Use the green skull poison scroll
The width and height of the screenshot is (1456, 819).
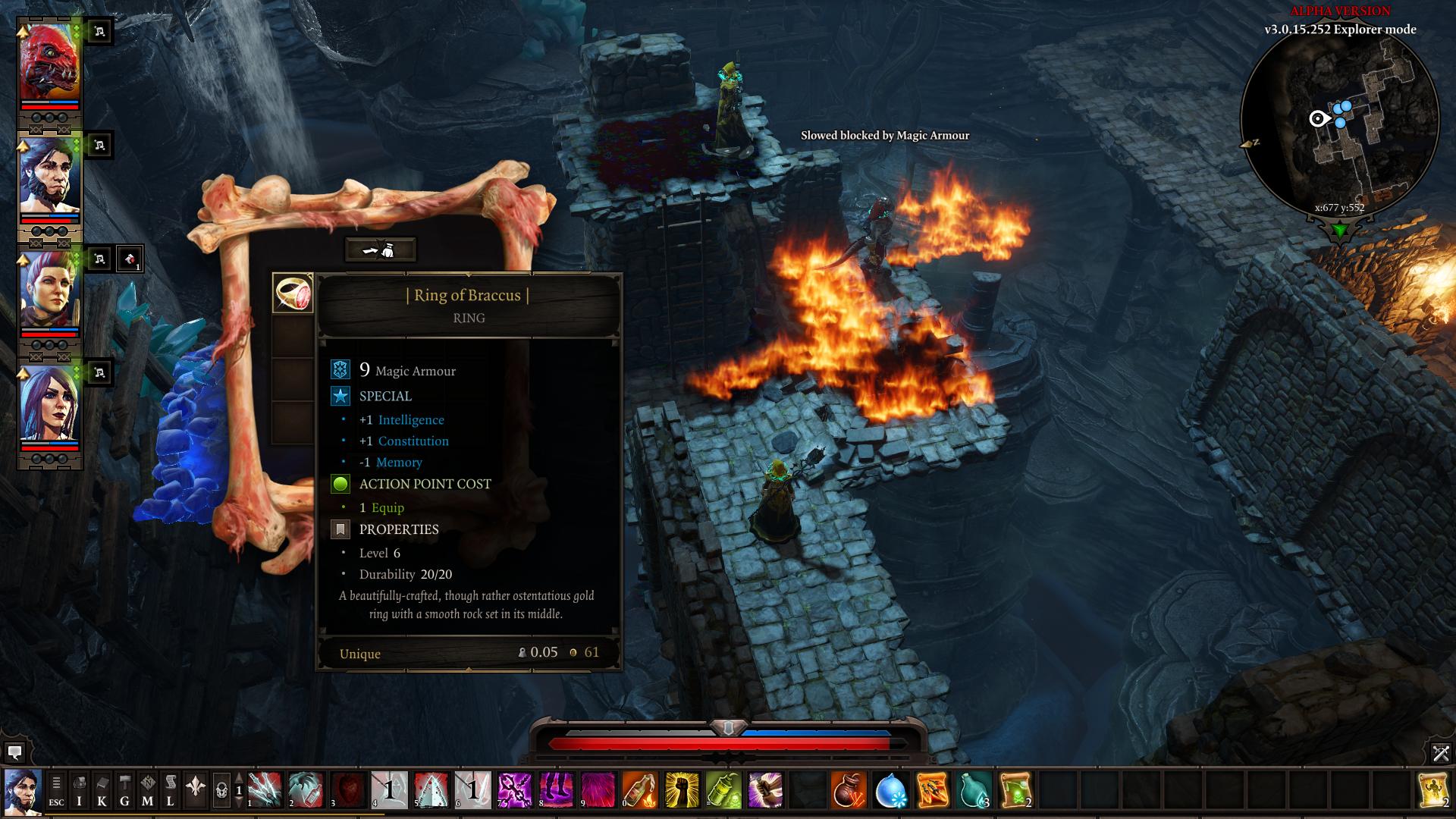[x=1015, y=790]
